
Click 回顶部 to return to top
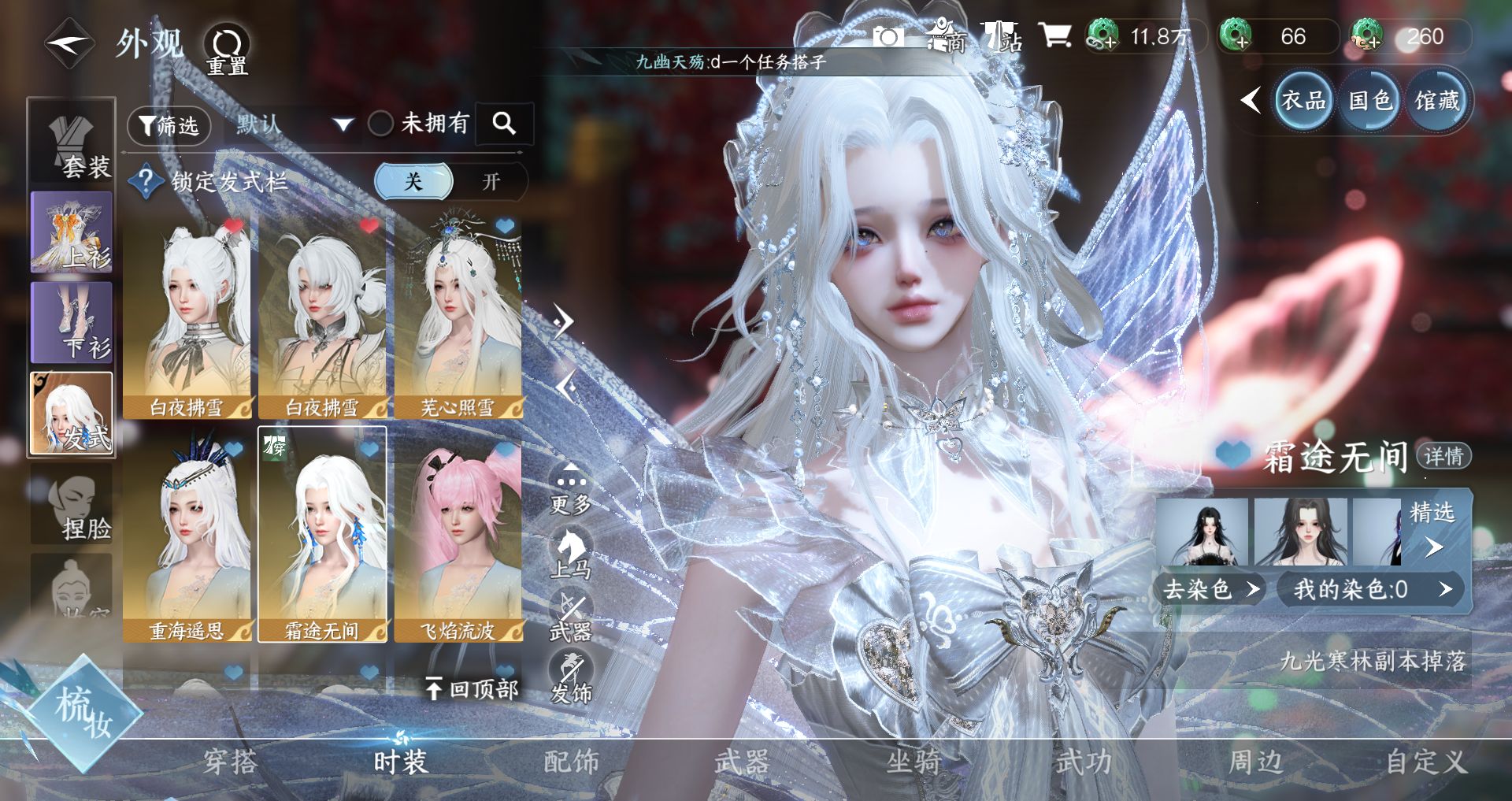pyautogui.click(x=472, y=689)
